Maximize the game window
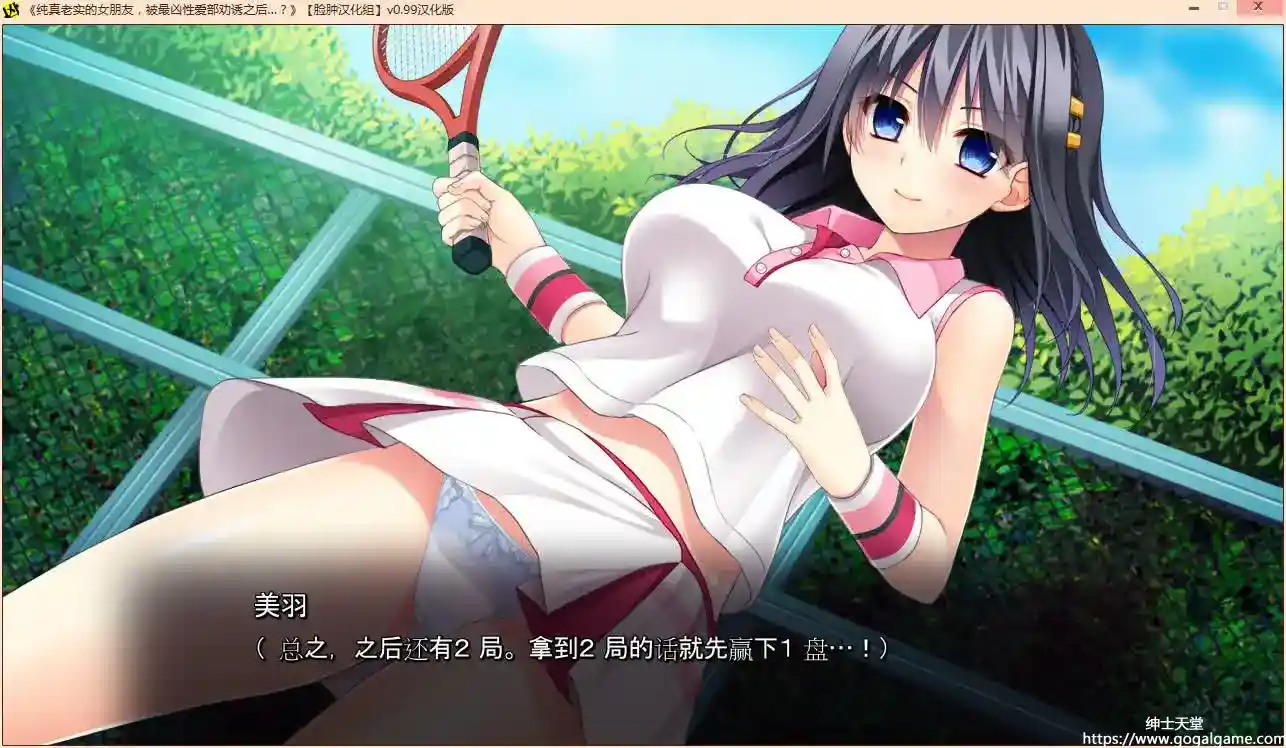Viewport: 1286px width, 748px height. 1223,10
